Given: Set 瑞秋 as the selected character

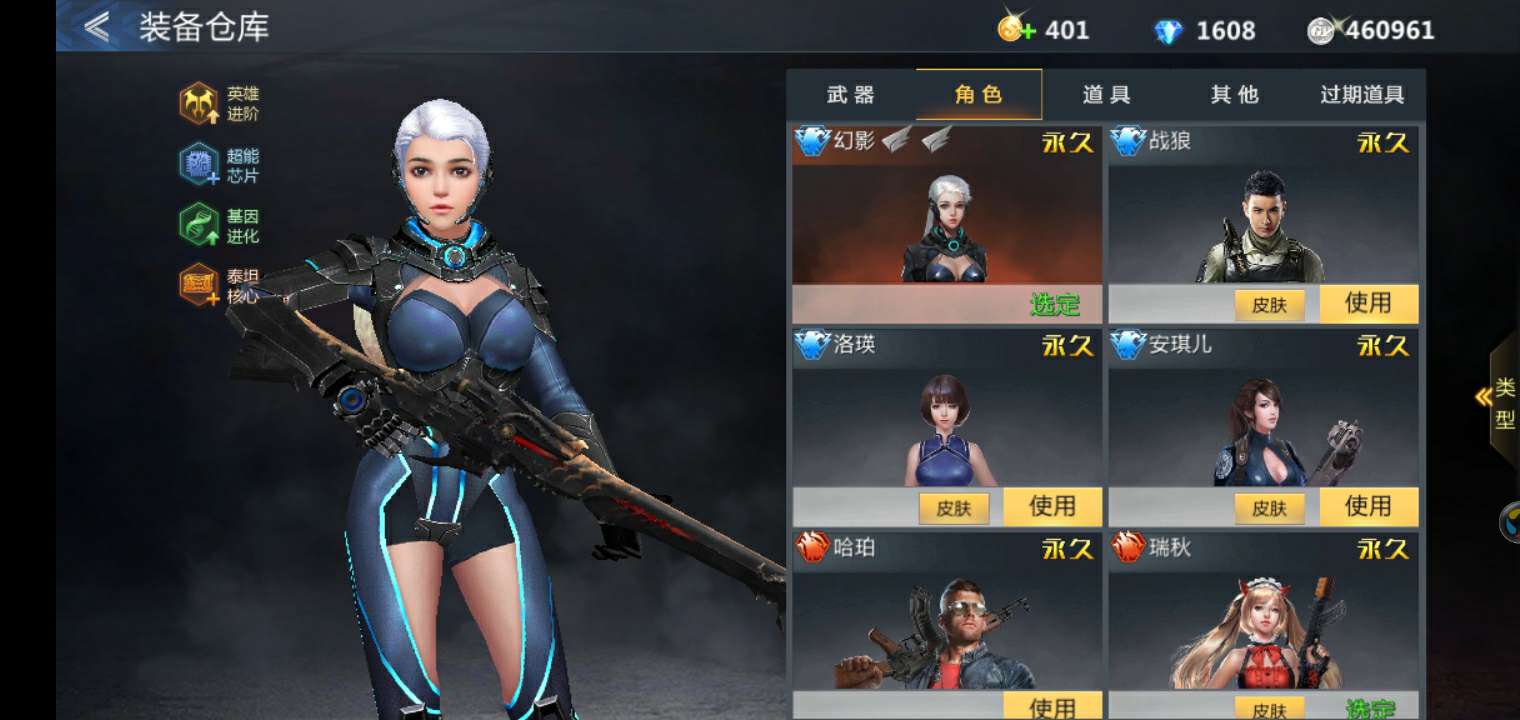Looking at the screenshot, I should coord(1372,706).
